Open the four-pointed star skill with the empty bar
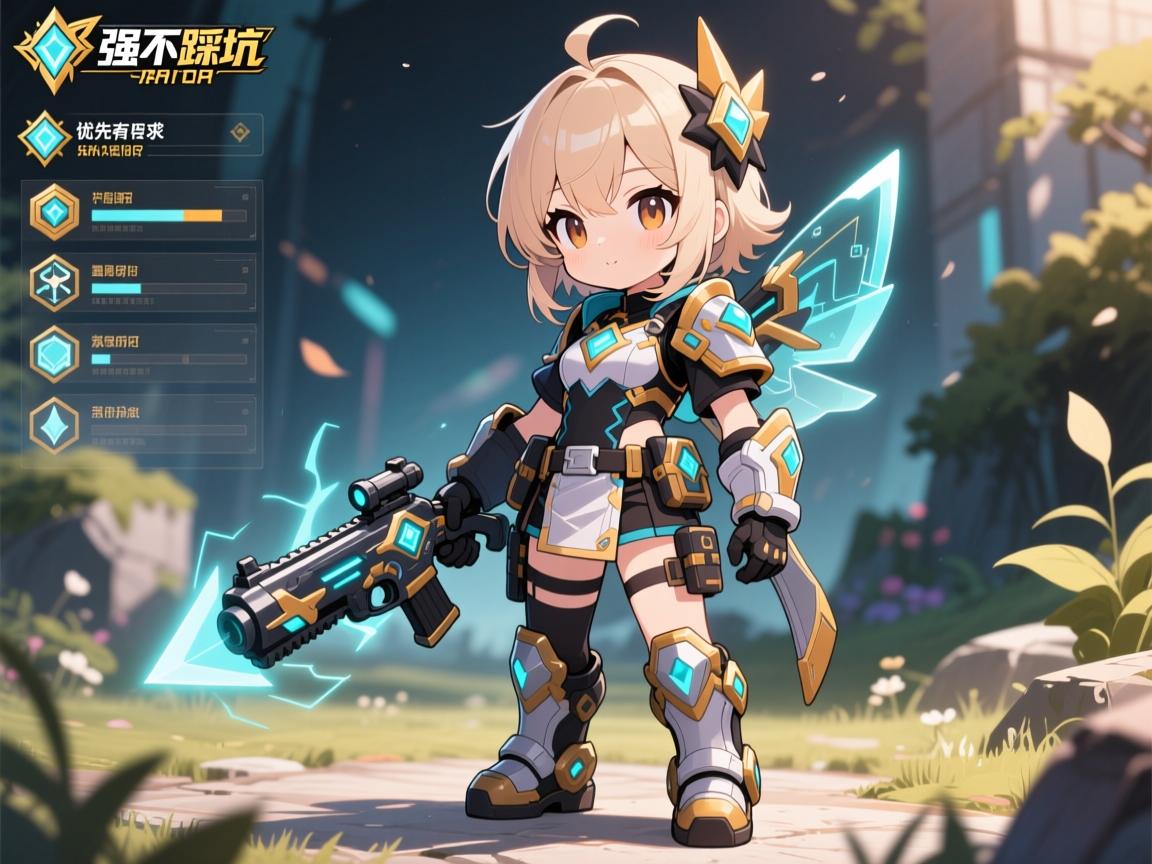 click(x=54, y=425)
